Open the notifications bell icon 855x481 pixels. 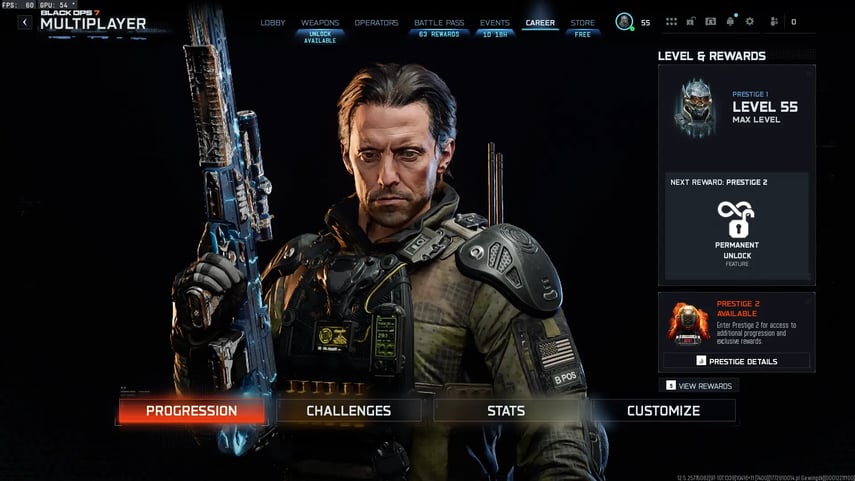tap(731, 22)
